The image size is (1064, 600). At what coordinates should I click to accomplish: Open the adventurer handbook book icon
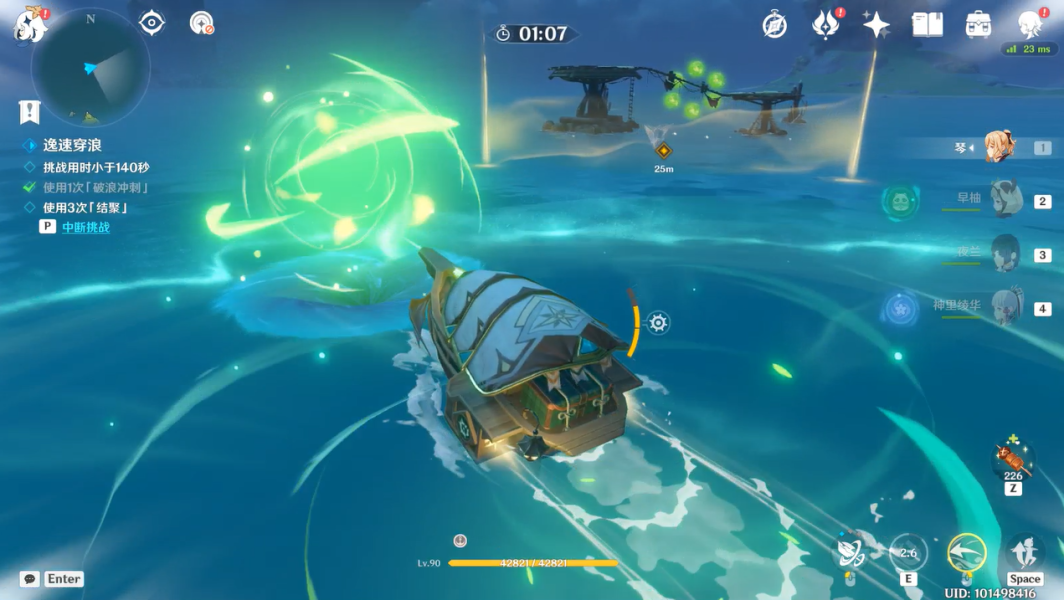(x=927, y=25)
